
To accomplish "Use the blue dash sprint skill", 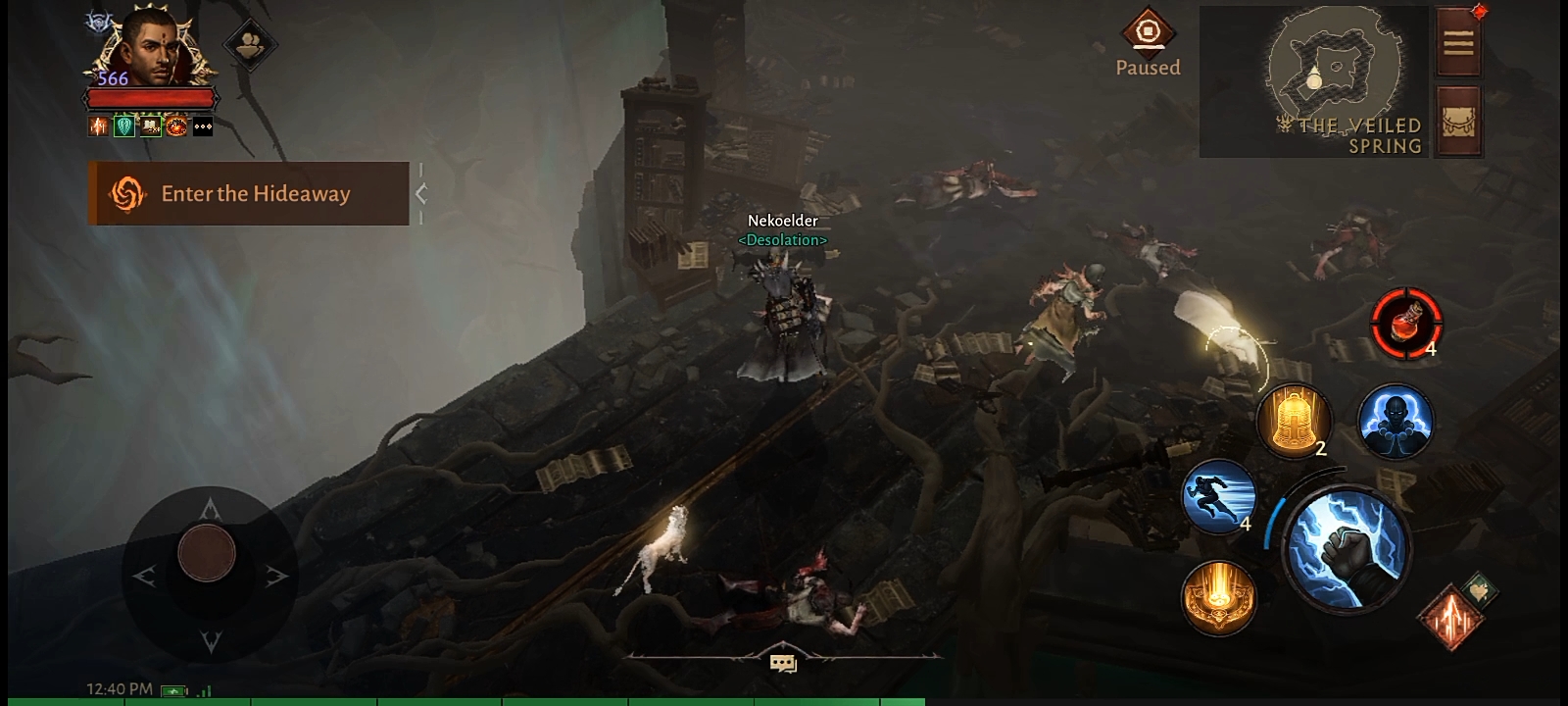I will (1219, 496).
